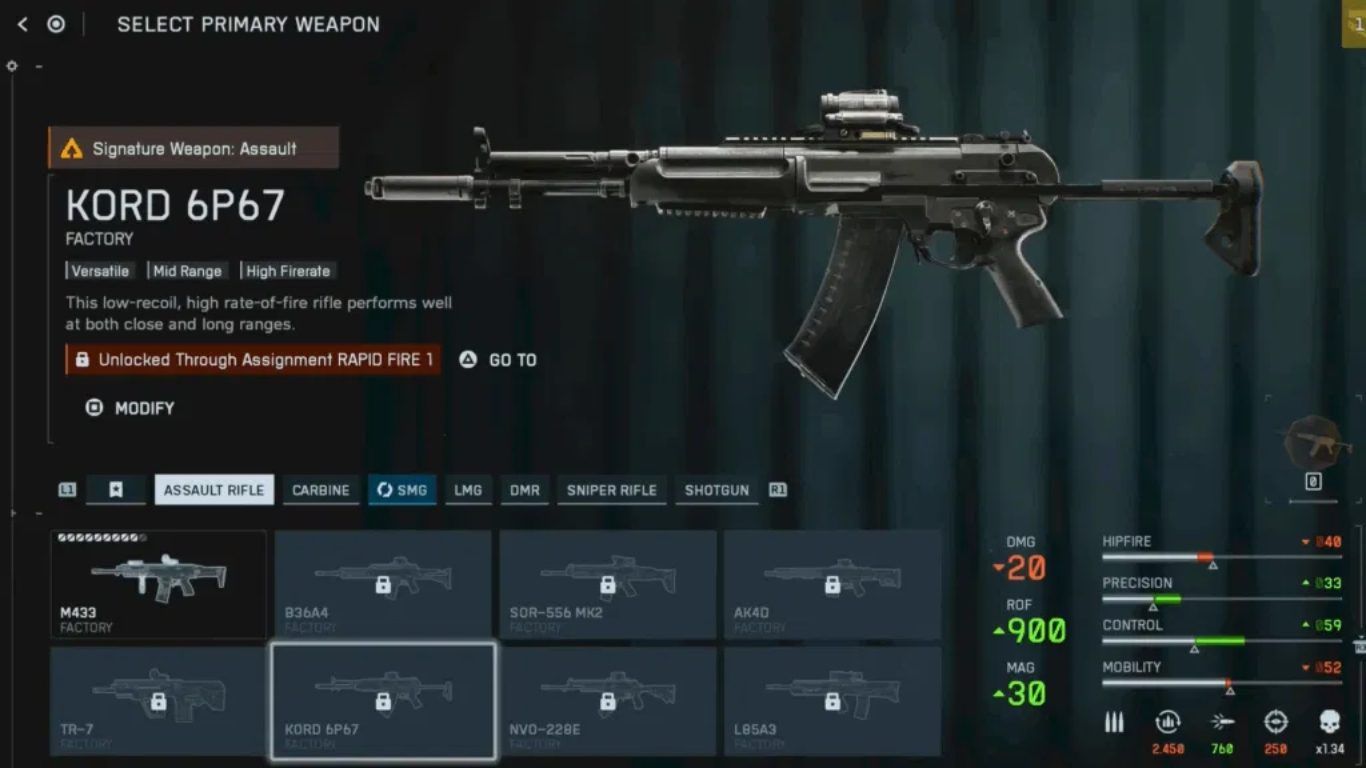The width and height of the screenshot is (1366, 768).
Task: Select the DMR tab
Action: tap(524, 490)
